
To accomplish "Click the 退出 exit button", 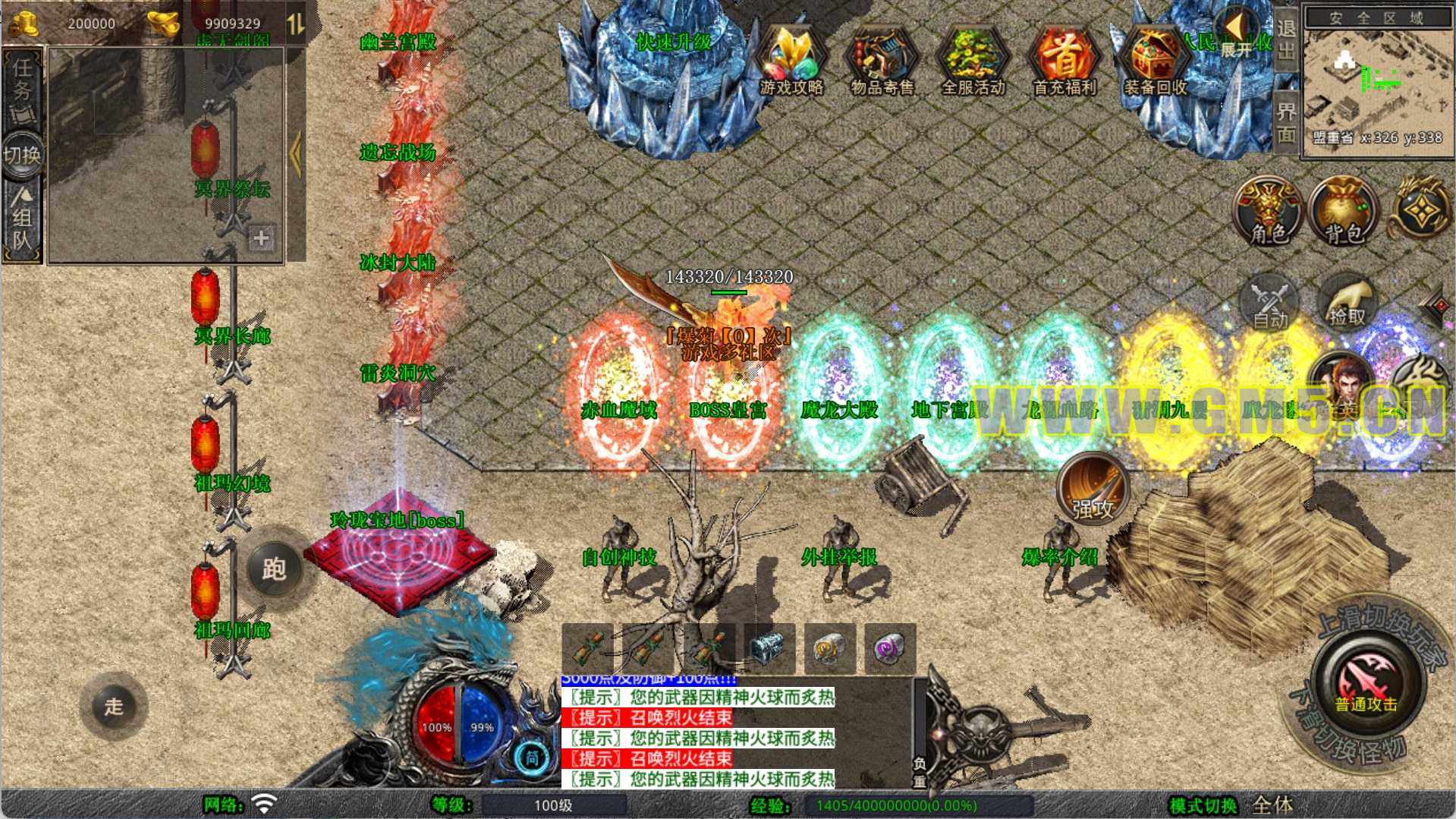I will coord(1286,39).
